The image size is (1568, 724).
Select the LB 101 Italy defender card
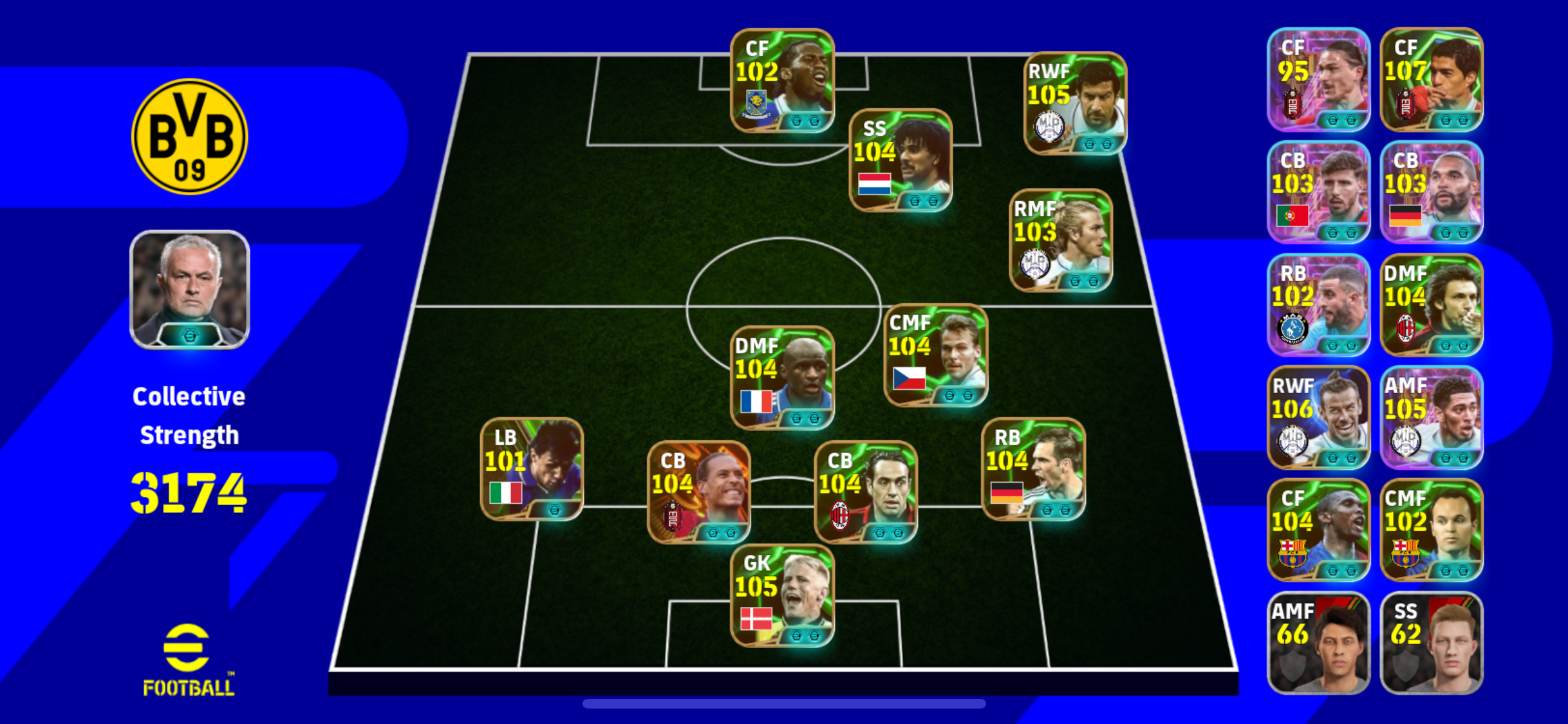click(532, 469)
